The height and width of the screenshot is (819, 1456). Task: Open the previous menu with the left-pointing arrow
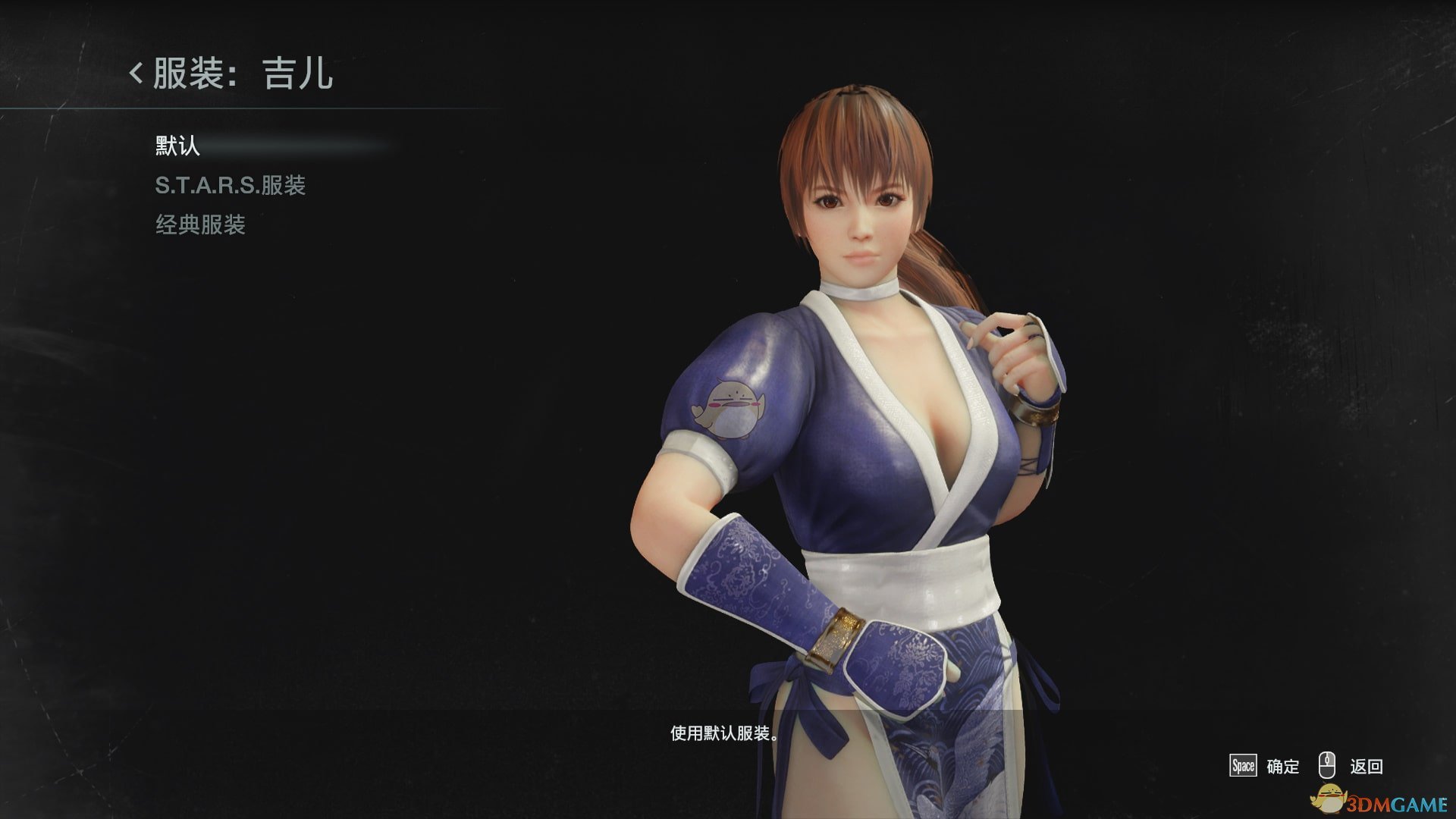[x=135, y=74]
